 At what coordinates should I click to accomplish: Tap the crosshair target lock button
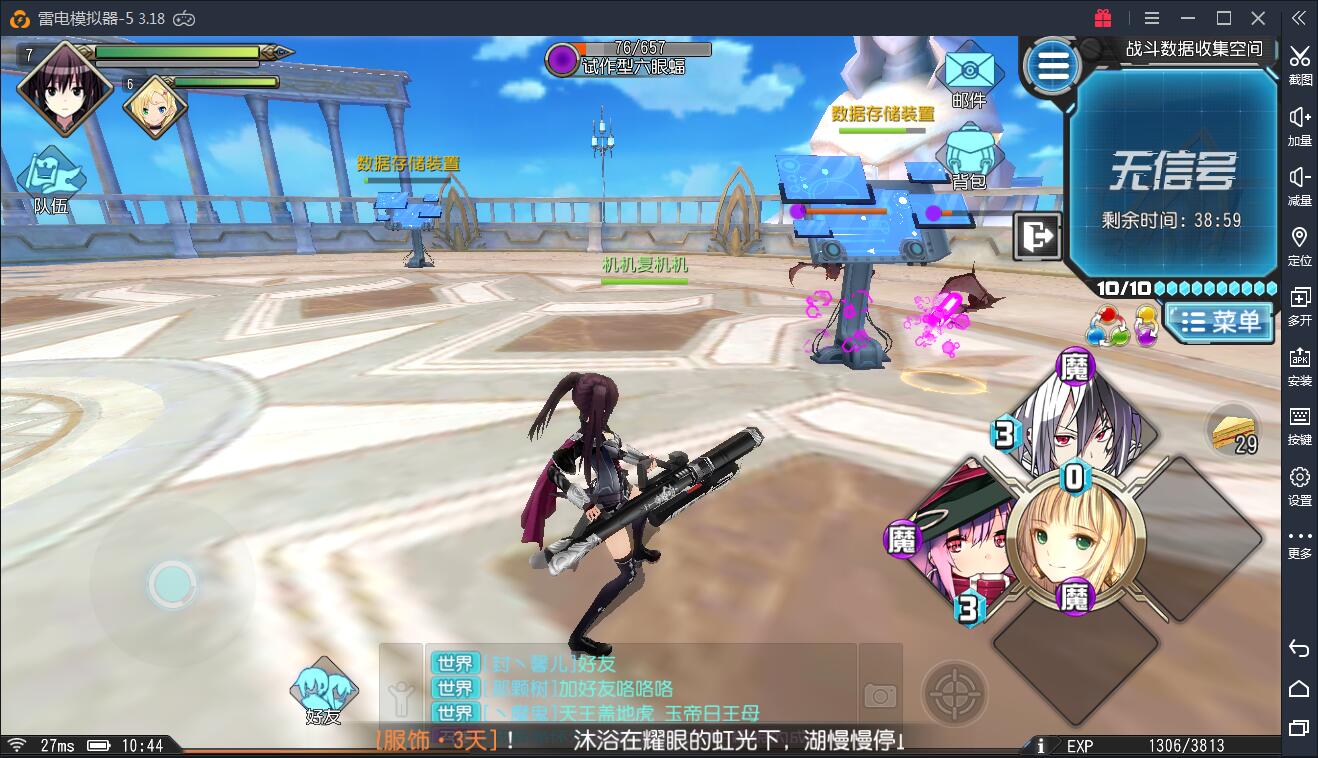click(x=954, y=692)
